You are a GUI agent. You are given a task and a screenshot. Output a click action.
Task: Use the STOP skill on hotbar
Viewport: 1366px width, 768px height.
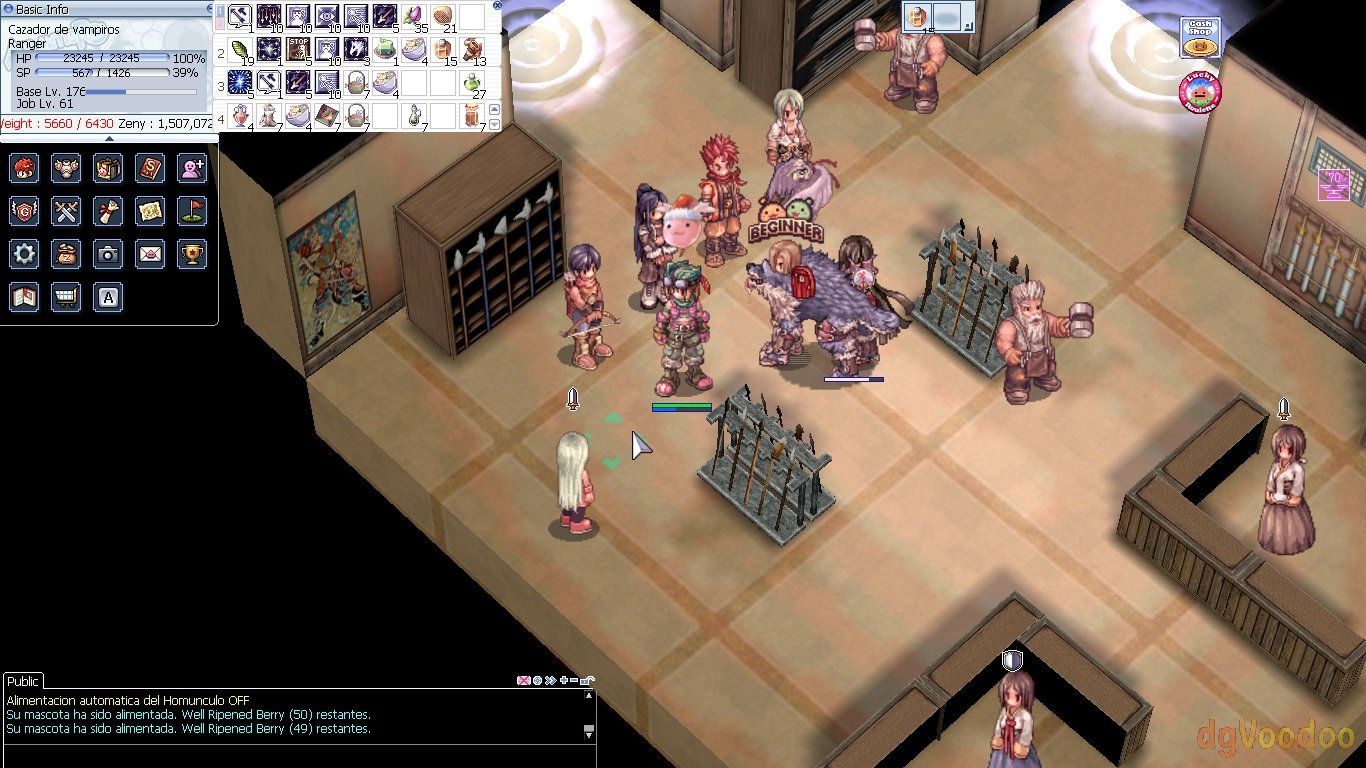coord(298,49)
